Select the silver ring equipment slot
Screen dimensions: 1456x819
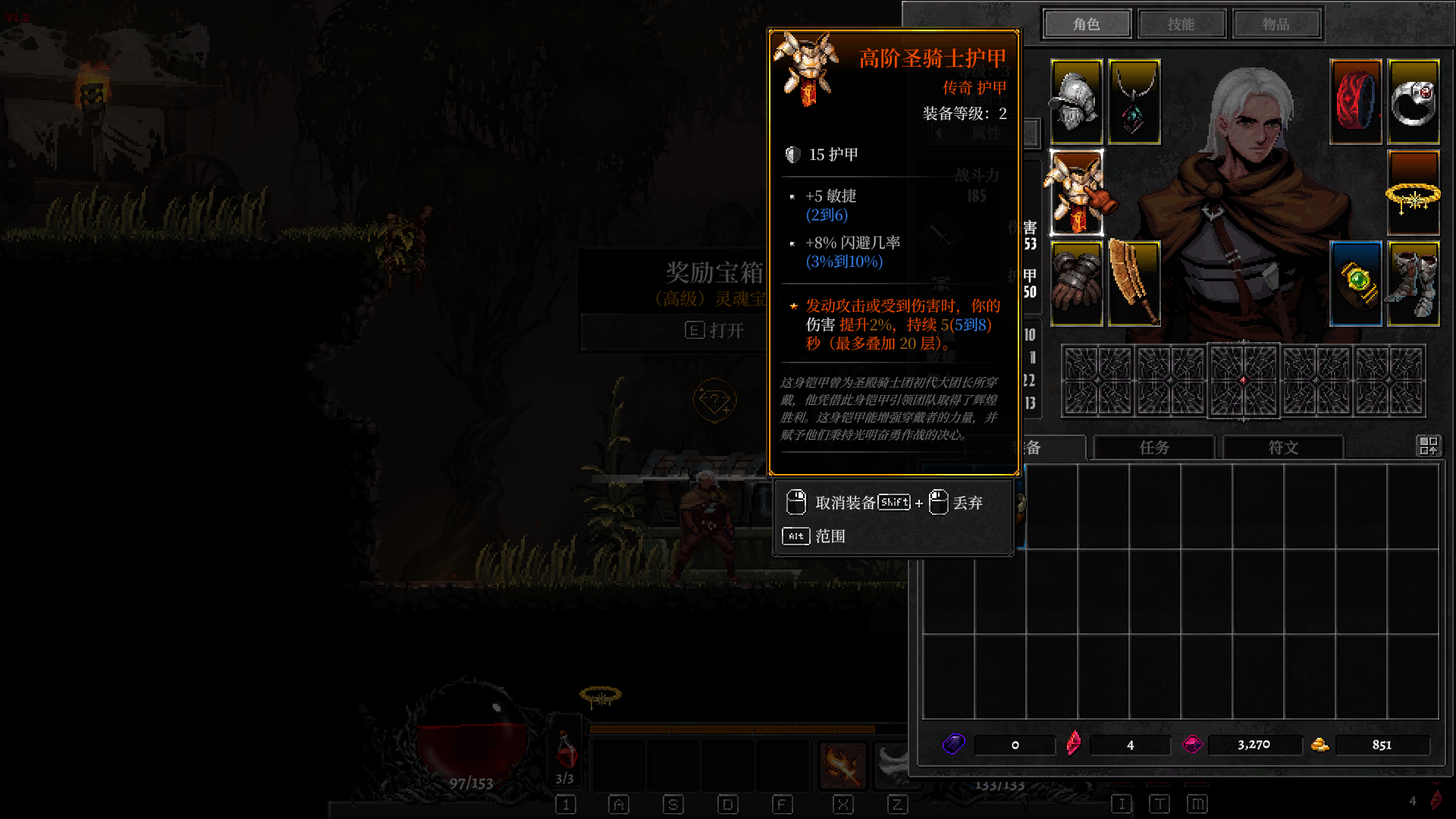[1413, 102]
